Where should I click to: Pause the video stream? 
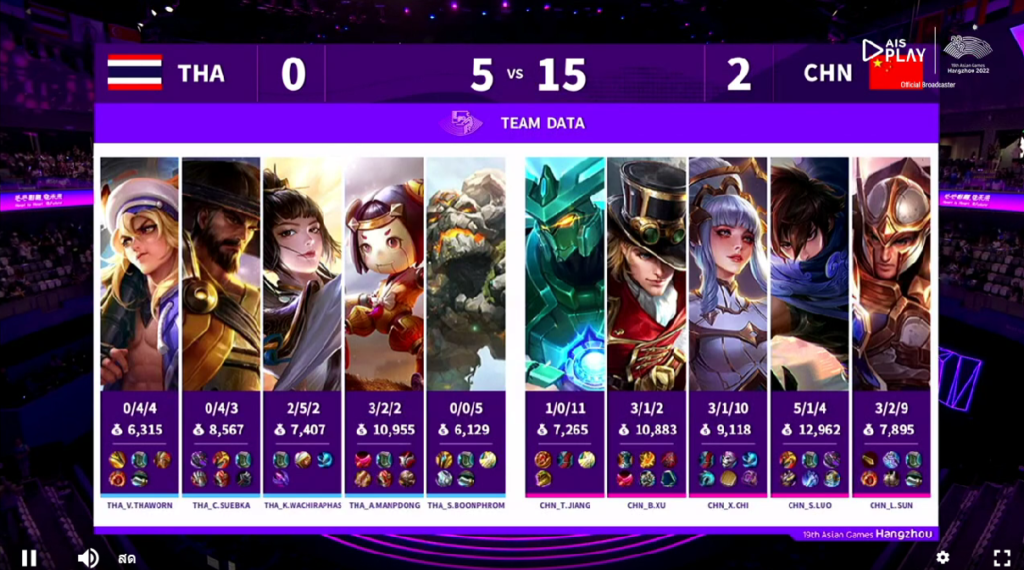tap(29, 557)
